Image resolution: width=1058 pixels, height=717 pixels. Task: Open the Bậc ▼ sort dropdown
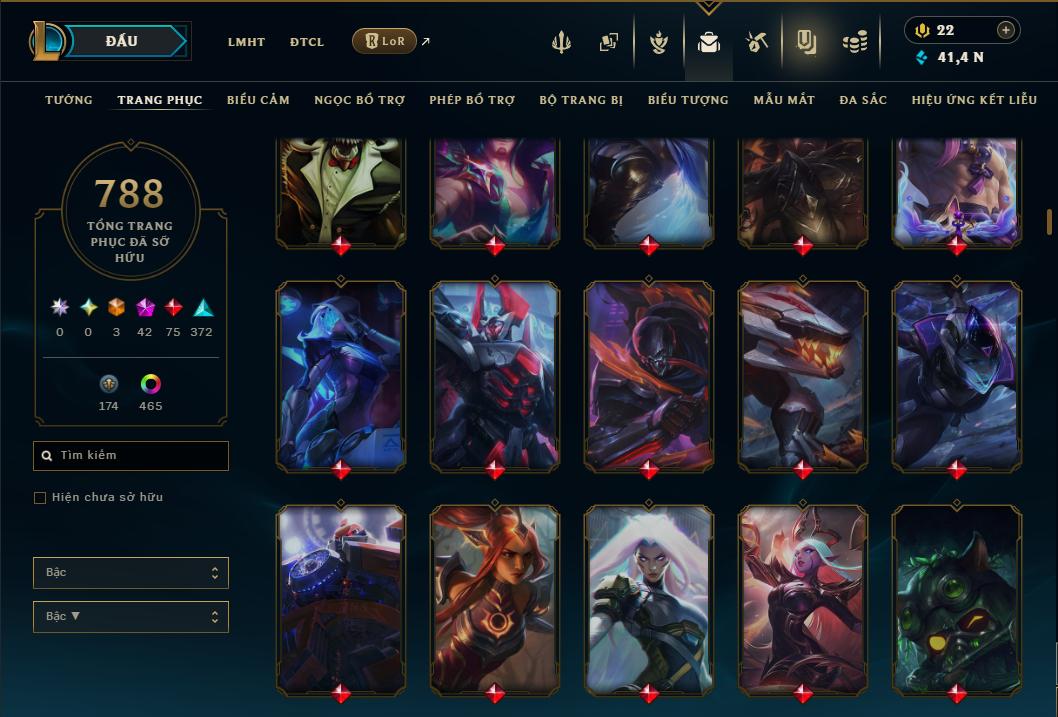(131, 617)
